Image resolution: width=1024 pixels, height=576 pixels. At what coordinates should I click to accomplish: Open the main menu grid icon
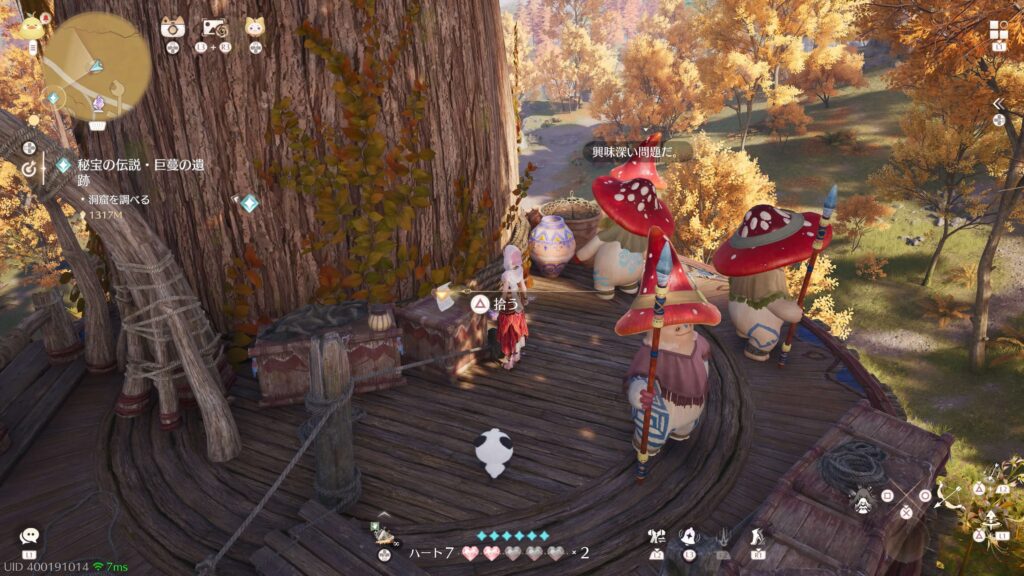pos(999,29)
